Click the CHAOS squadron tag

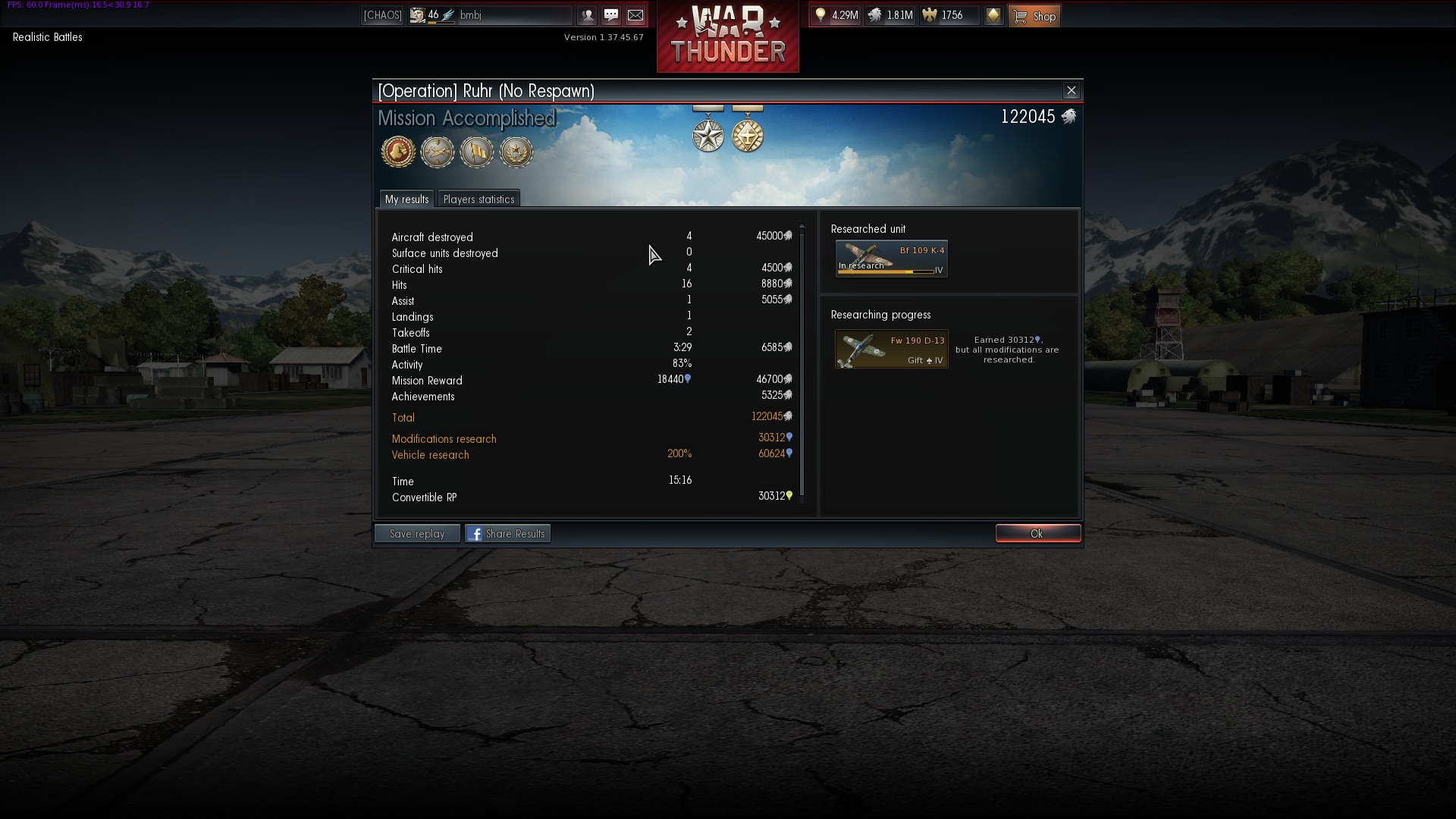click(382, 15)
